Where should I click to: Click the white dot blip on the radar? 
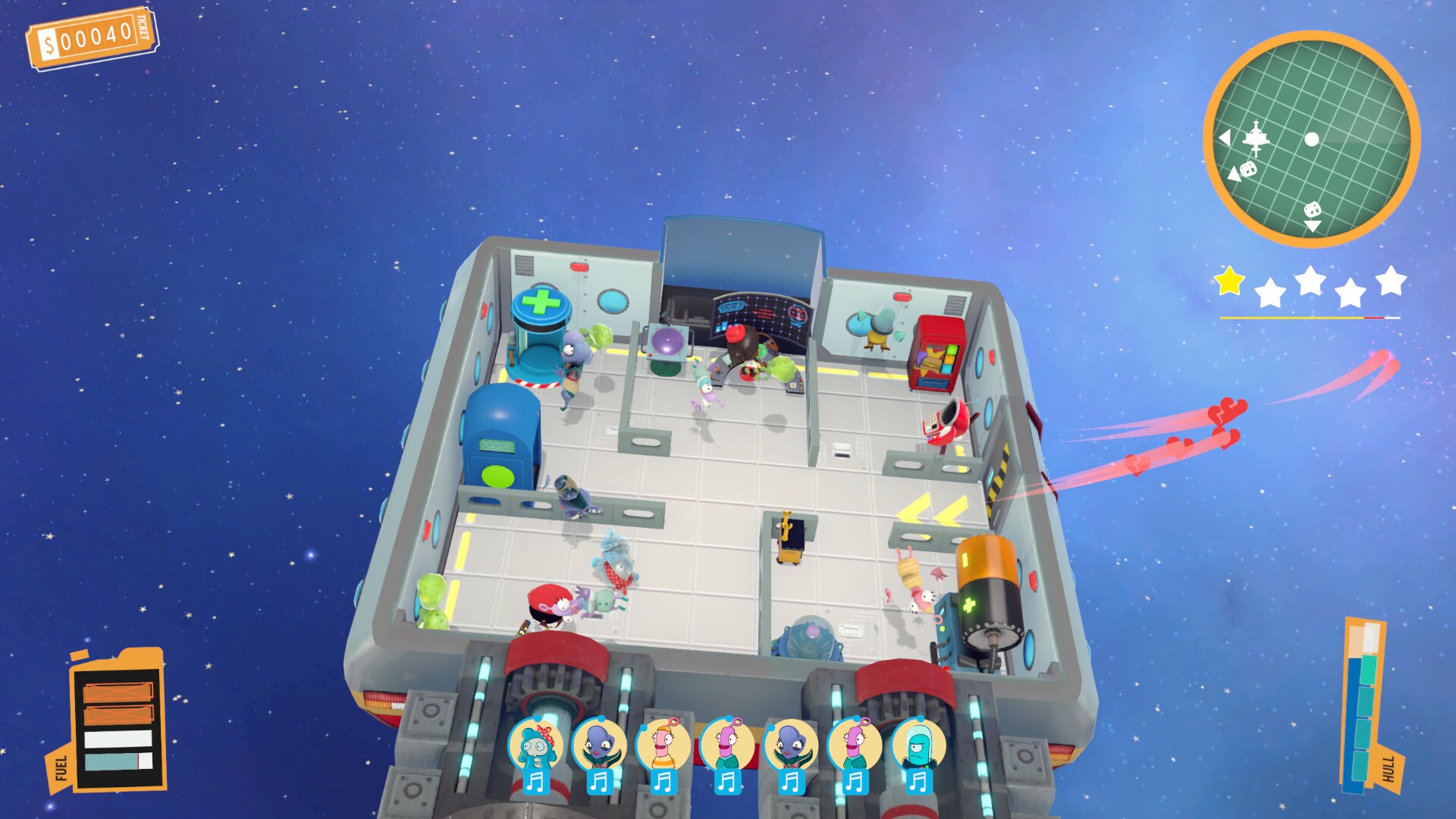(1312, 139)
